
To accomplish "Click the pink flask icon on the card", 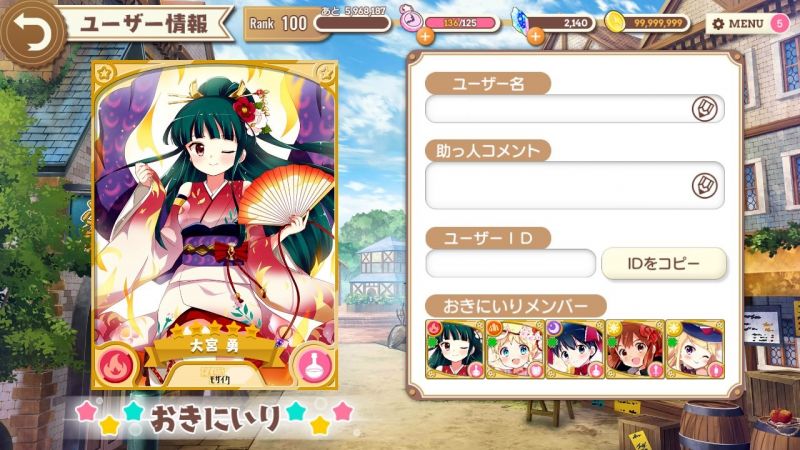I will tap(309, 363).
